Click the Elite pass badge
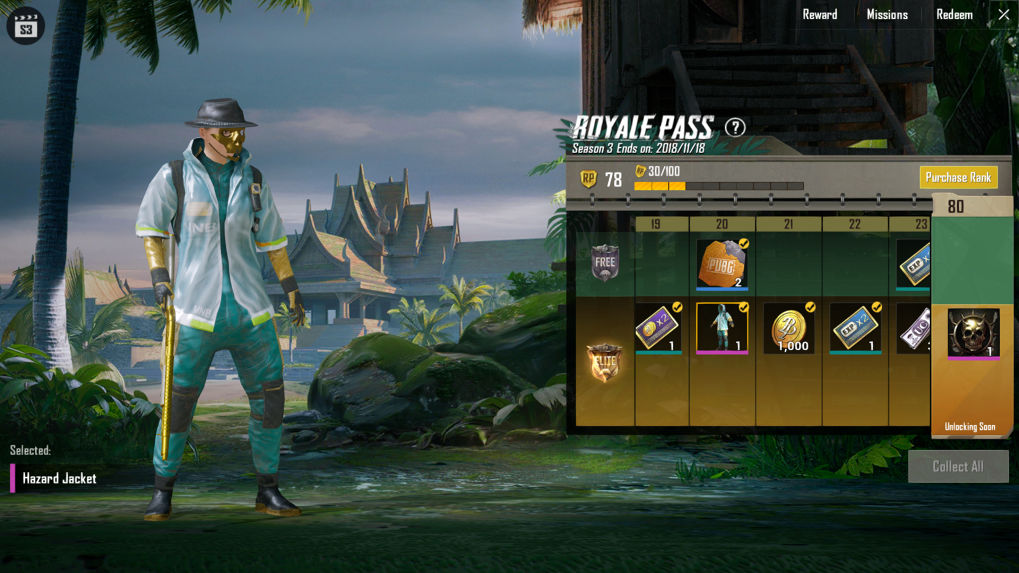This screenshot has width=1019, height=573. click(x=605, y=362)
